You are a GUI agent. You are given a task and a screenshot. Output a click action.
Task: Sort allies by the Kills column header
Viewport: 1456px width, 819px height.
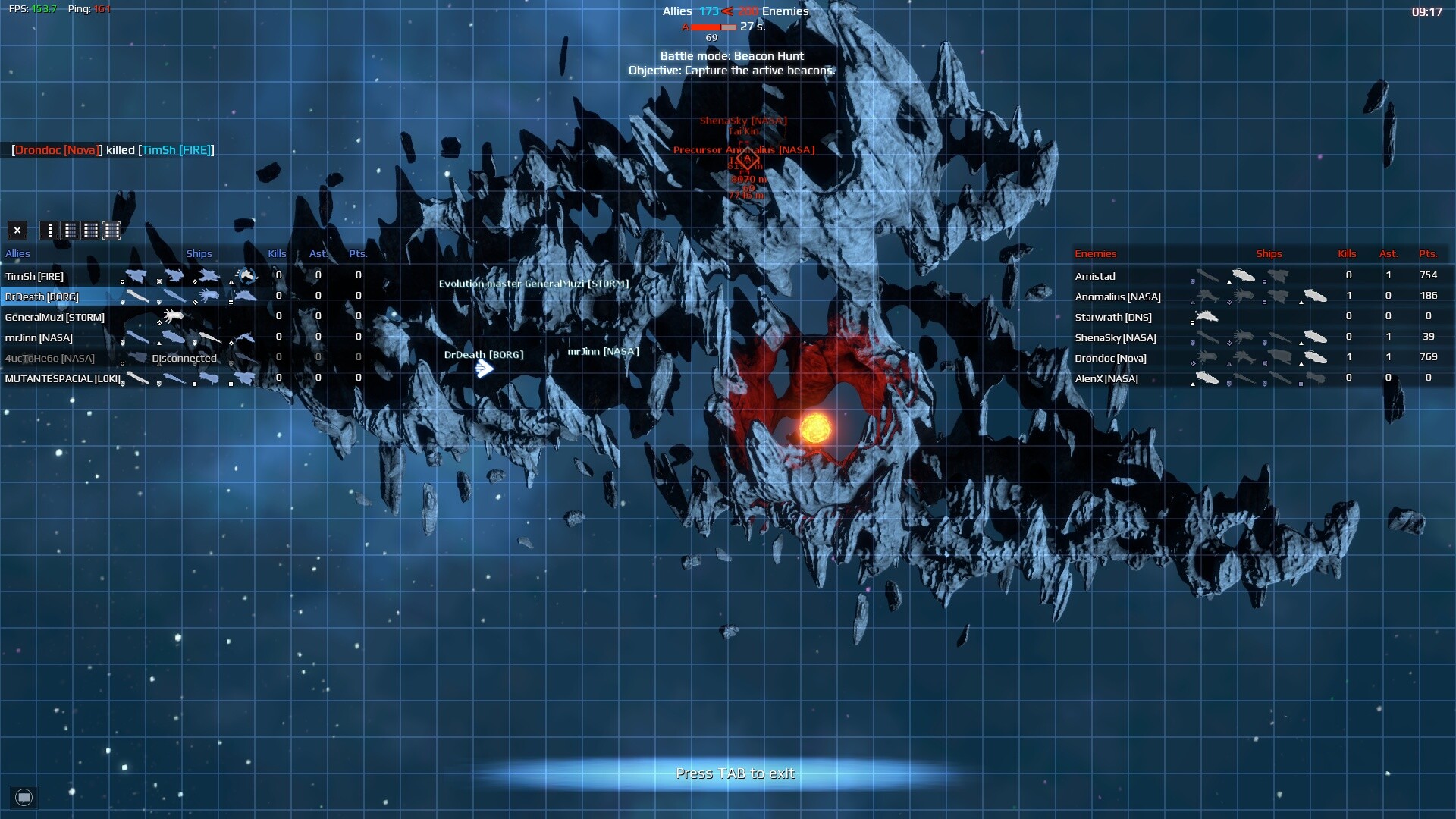pyautogui.click(x=278, y=253)
